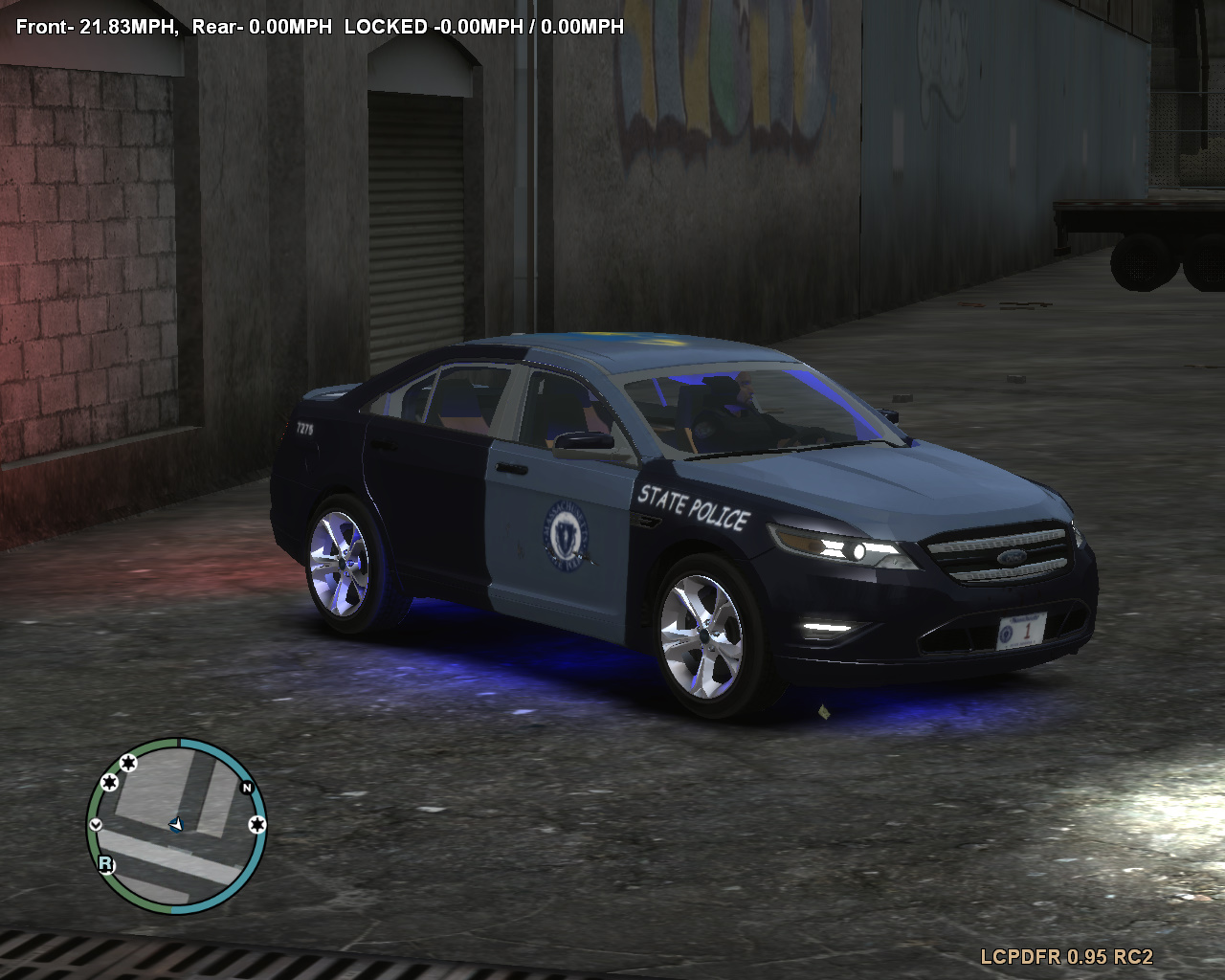The image size is (1225, 980).
Task: Expand the downward chevron blip on the minimap edge
Action: pos(96,825)
